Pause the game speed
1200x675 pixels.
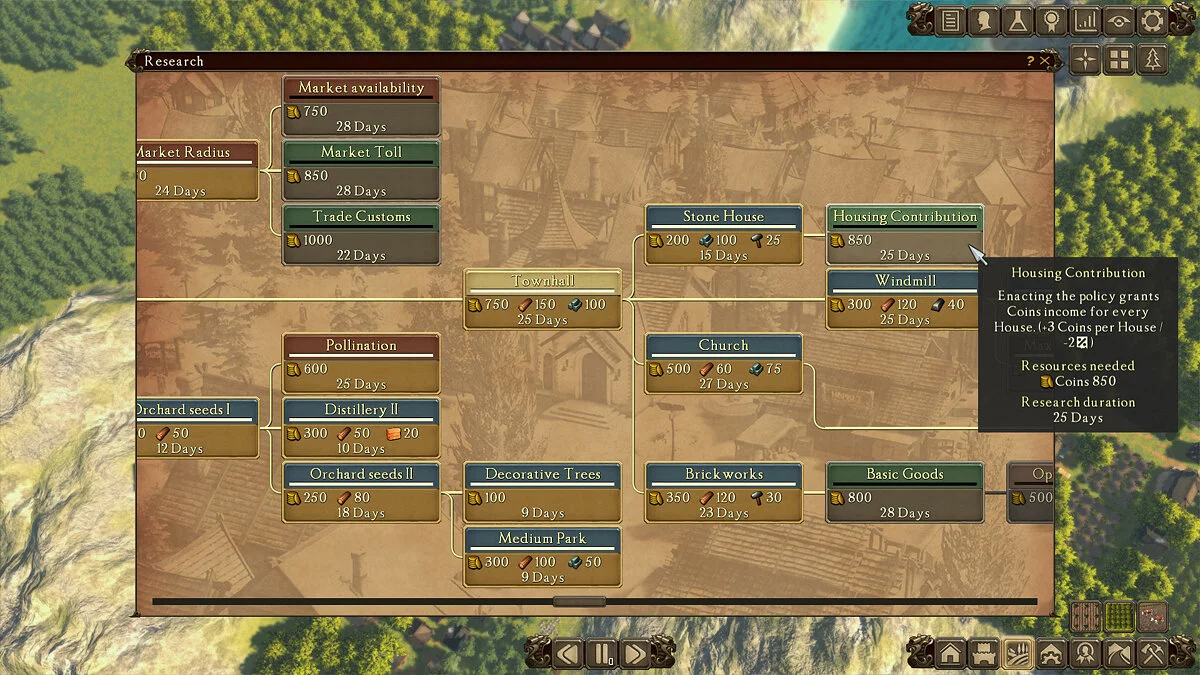click(x=602, y=654)
